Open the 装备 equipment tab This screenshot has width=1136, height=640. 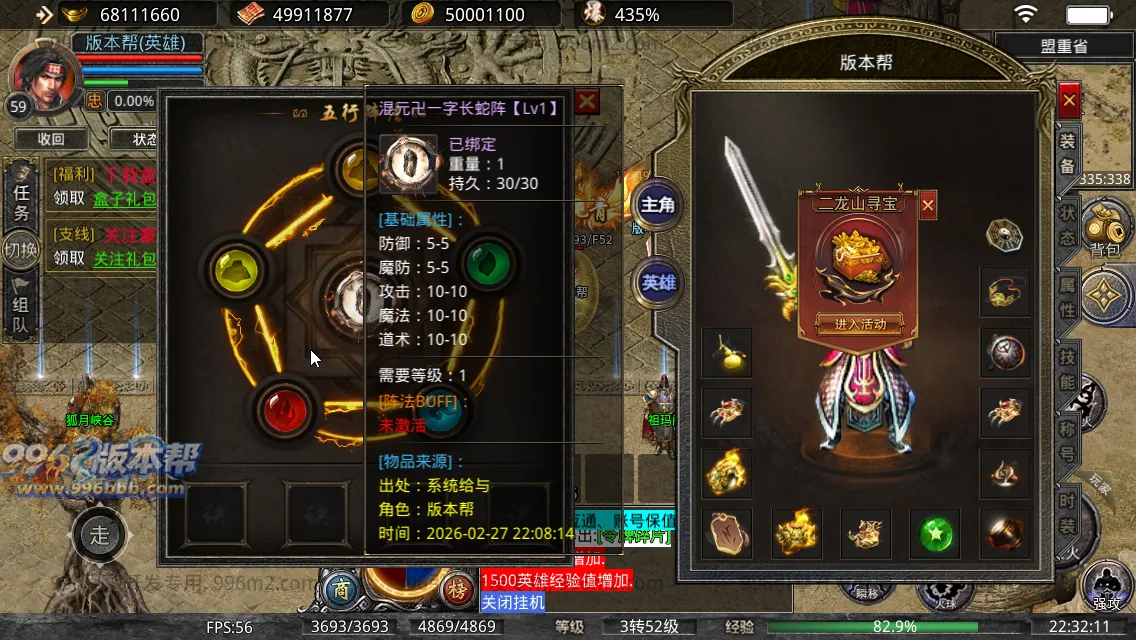tap(1068, 153)
